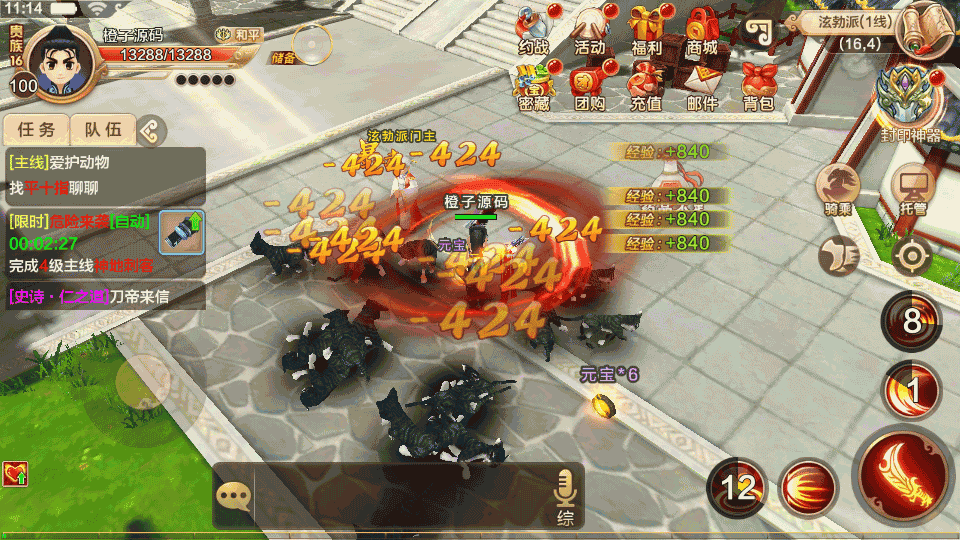960x540 pixels.
Task: Open the 邮件 mailbox
Action: tap(702, 85)
